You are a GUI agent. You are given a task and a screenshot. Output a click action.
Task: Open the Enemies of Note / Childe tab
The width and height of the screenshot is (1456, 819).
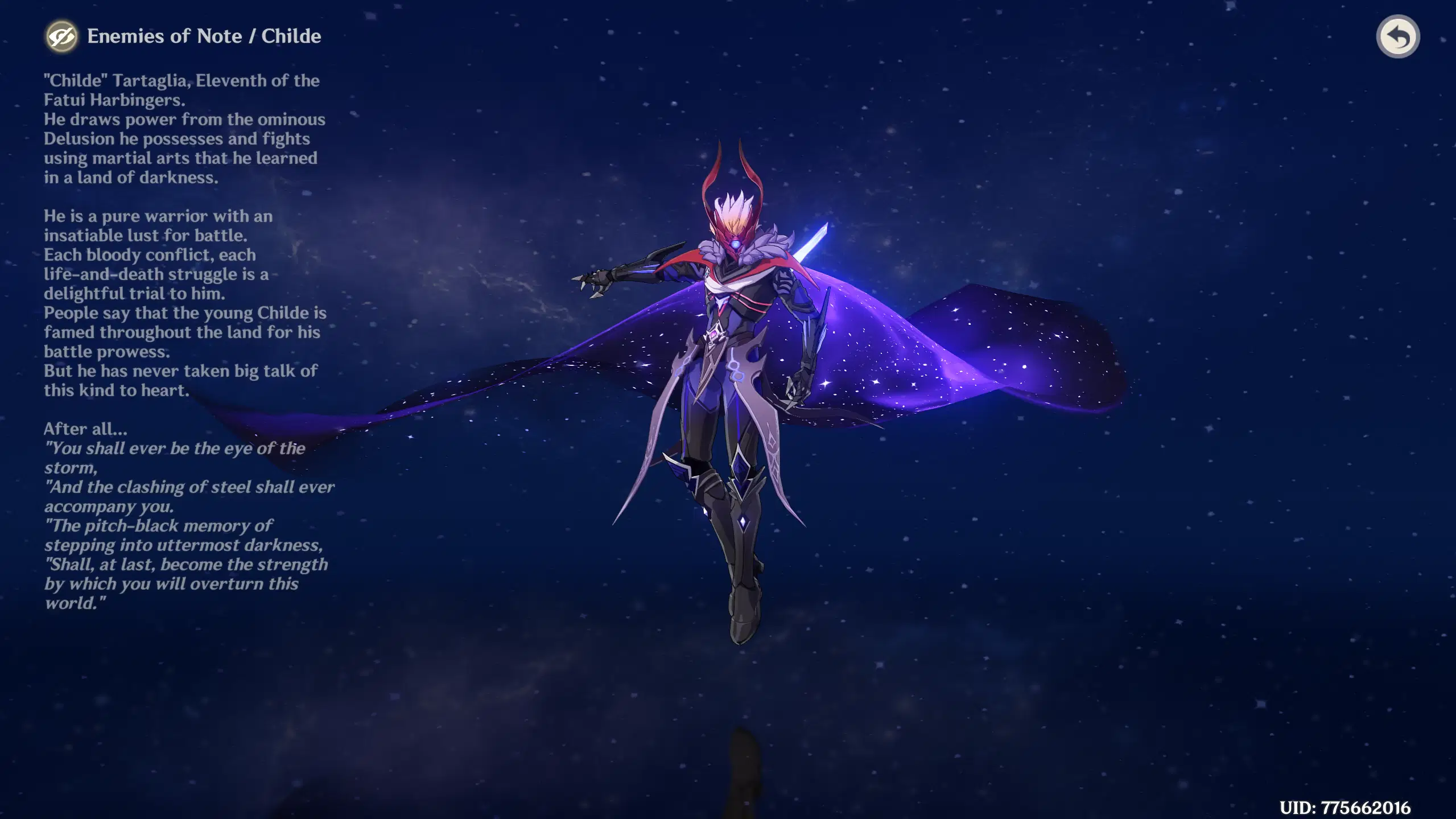(x=205, y=36)
